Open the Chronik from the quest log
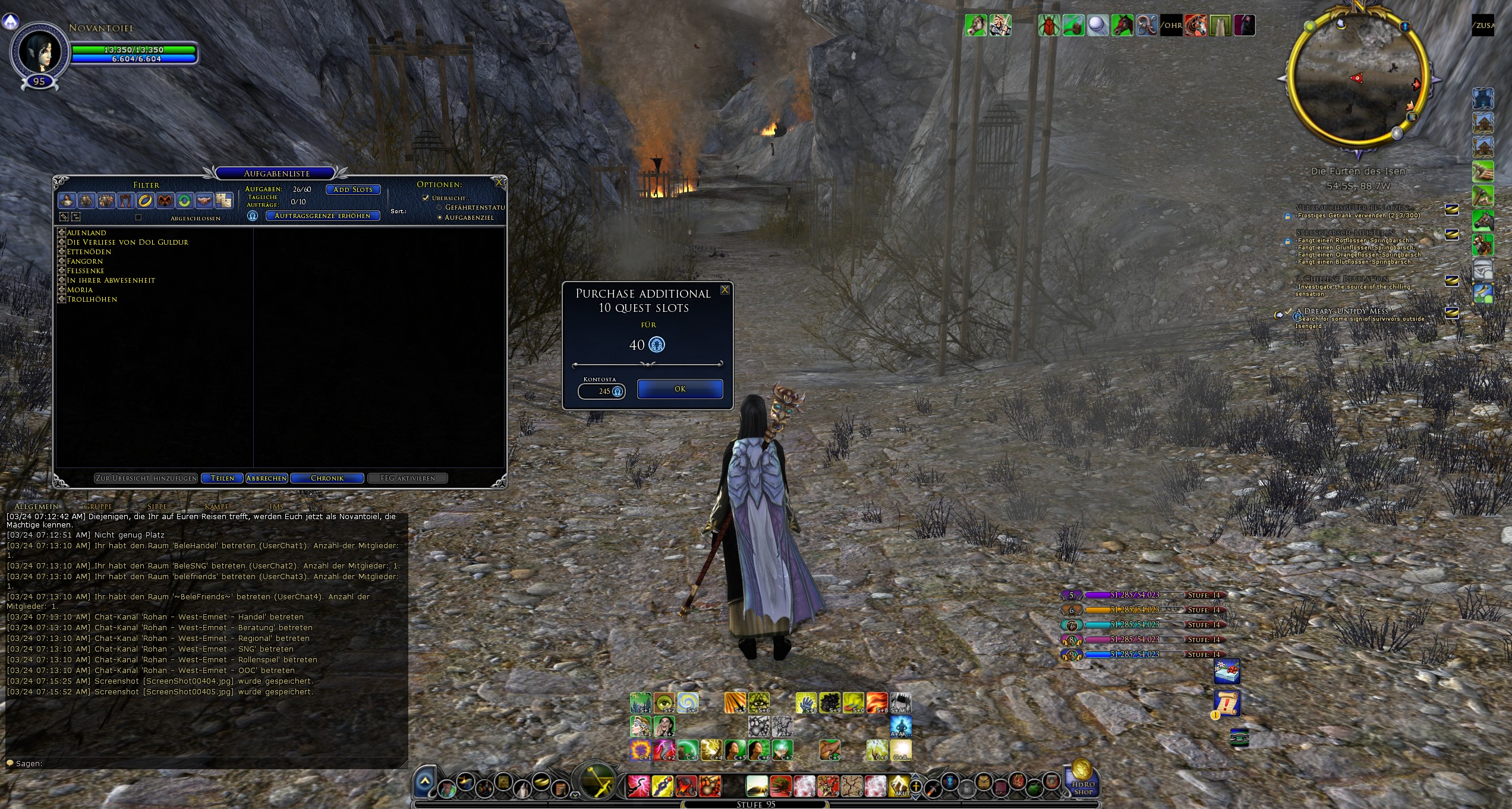Viewport: 1512px width, 809px height. point(327,478)
